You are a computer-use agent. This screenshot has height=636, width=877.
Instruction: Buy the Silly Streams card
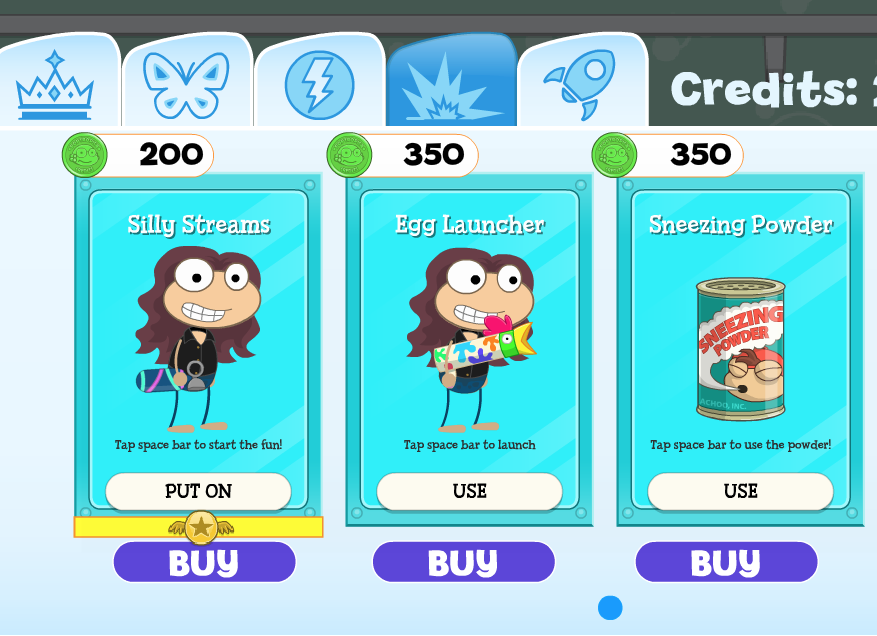click(204, 562)
